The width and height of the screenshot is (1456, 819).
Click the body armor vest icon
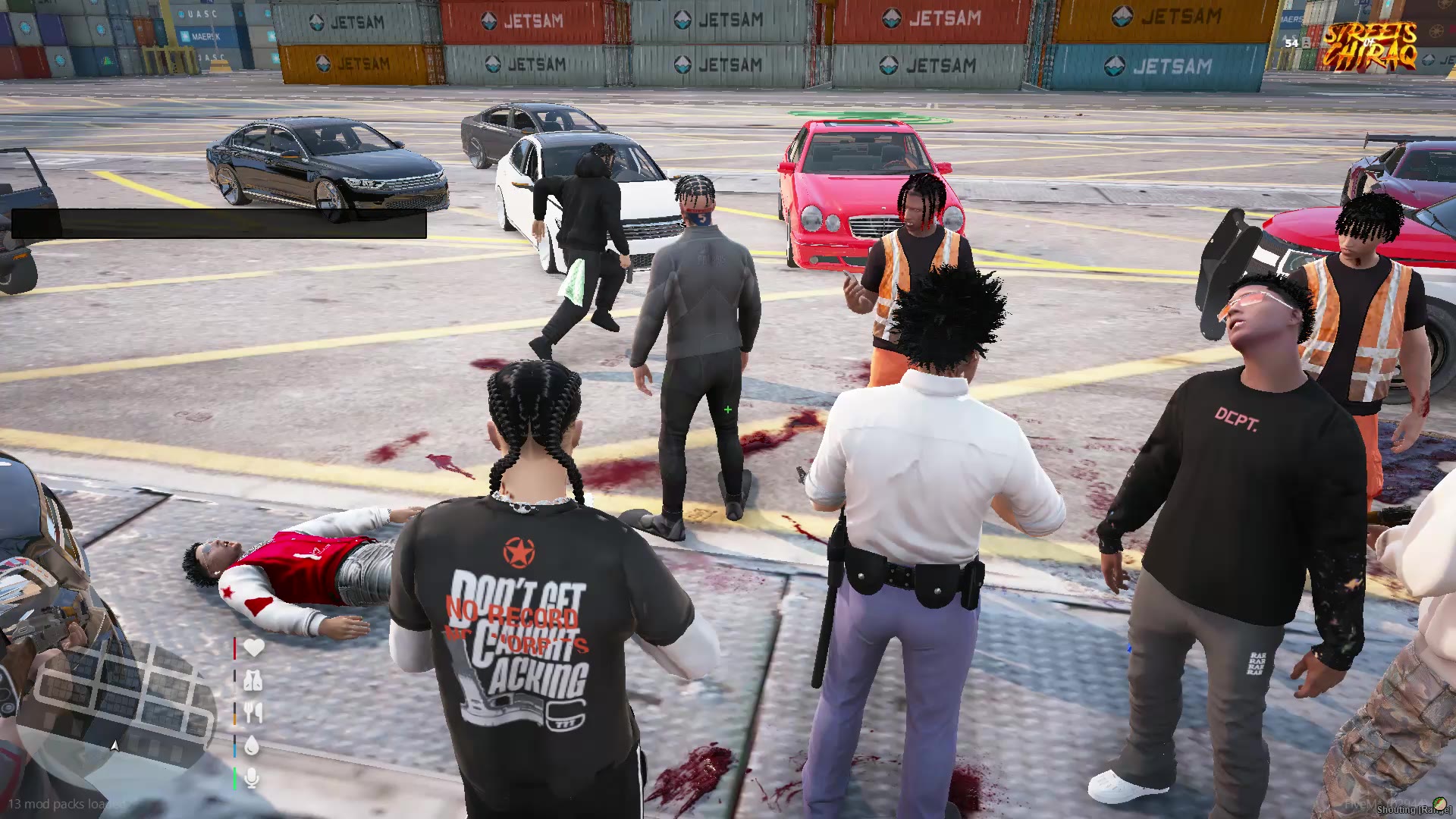[253, 681]
